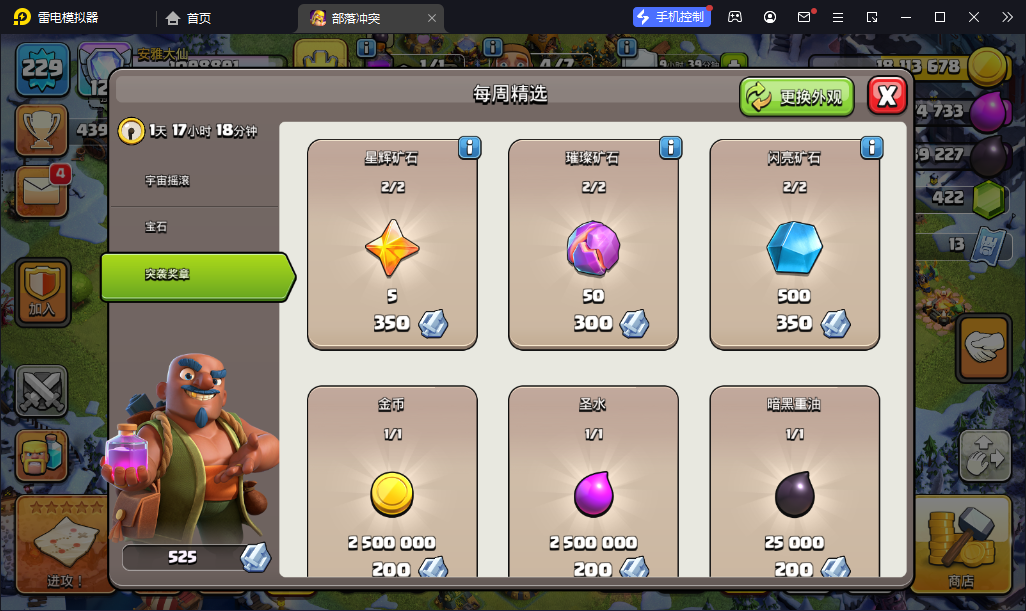The height and width of the screenshot is (611, 1026).
Task: Close the weekly deals window
Action: coord(887,96)
